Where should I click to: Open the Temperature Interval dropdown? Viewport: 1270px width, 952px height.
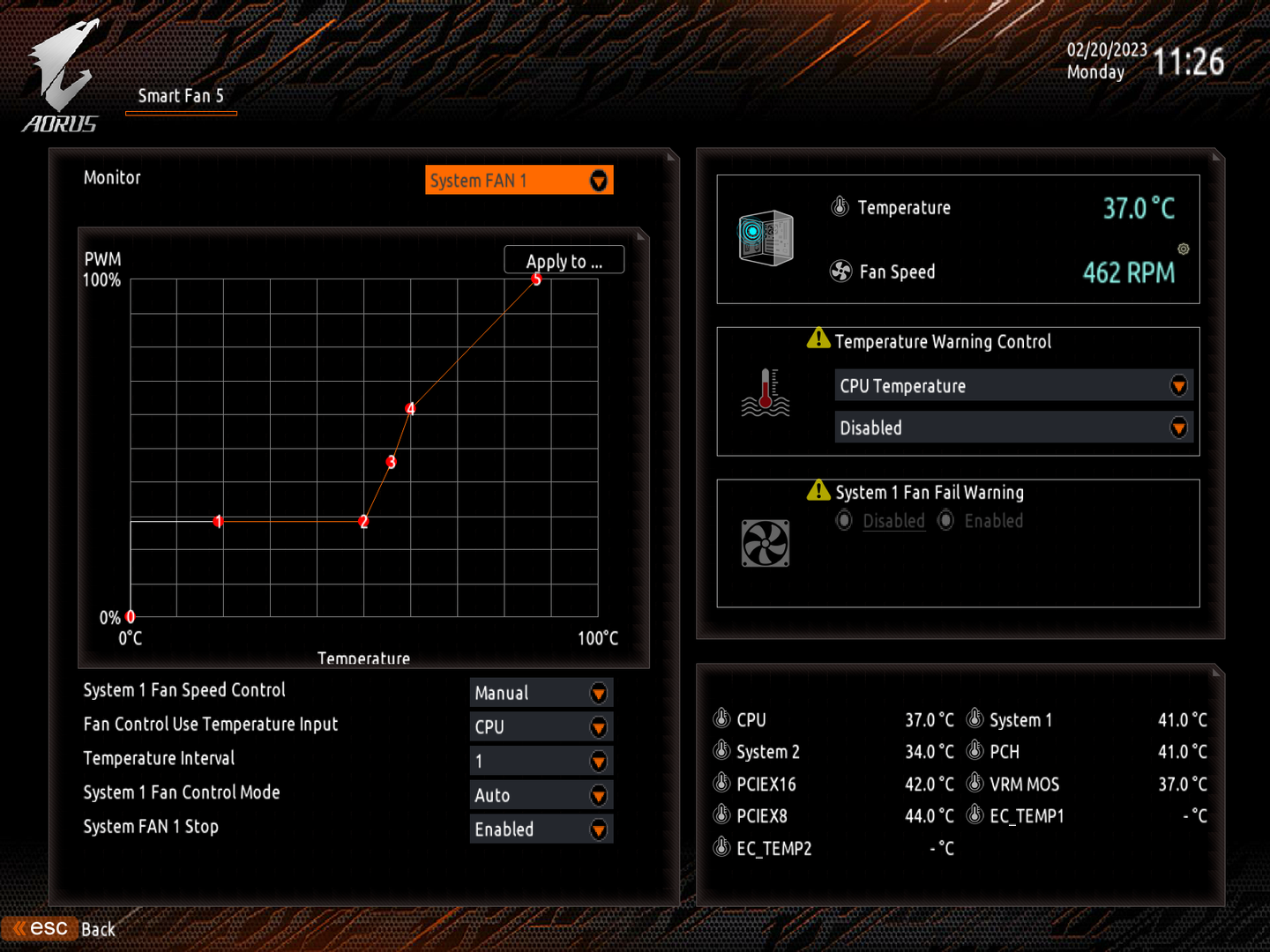coord(541,762)
